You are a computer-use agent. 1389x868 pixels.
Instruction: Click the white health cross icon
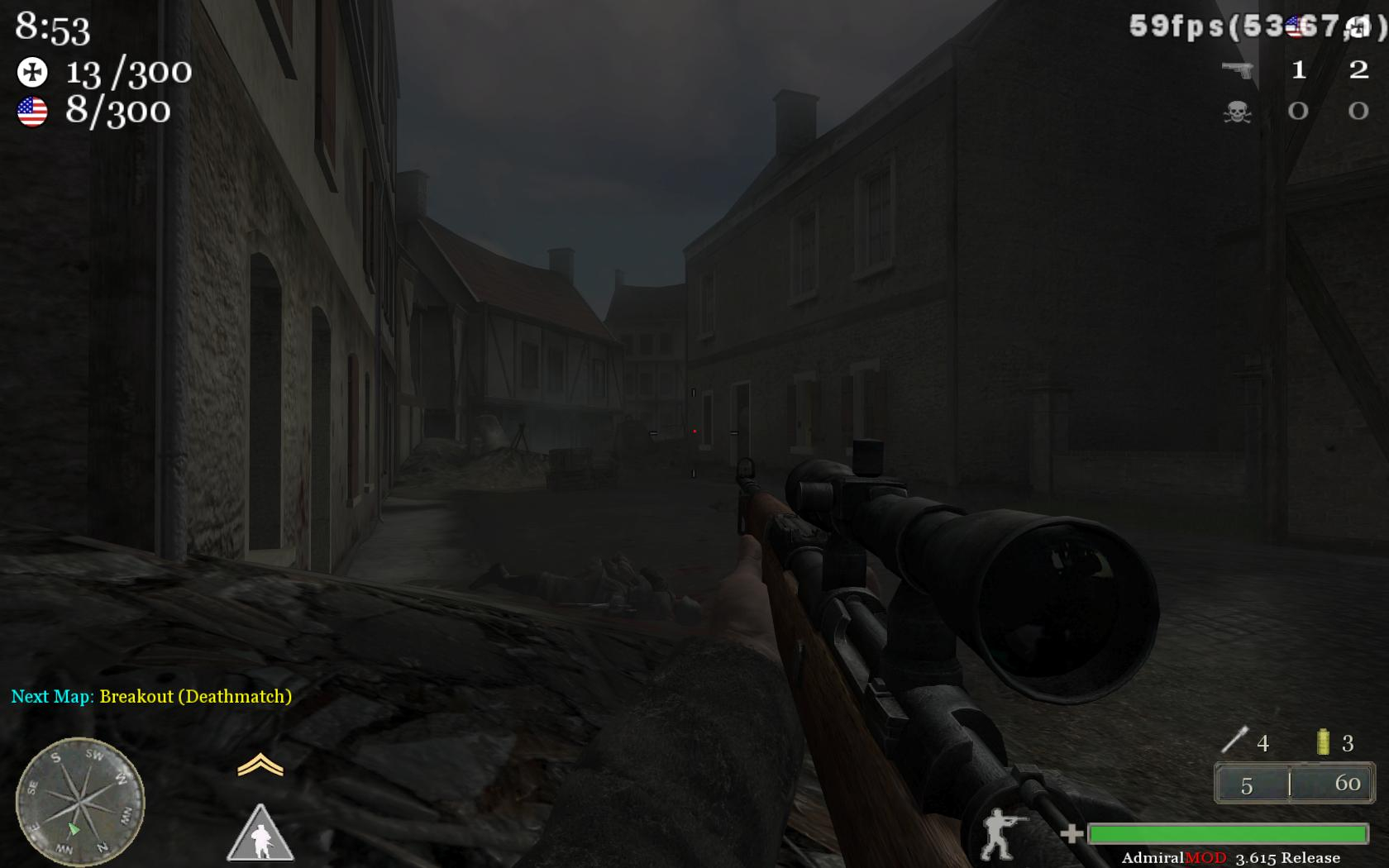tap(1072, 833)
